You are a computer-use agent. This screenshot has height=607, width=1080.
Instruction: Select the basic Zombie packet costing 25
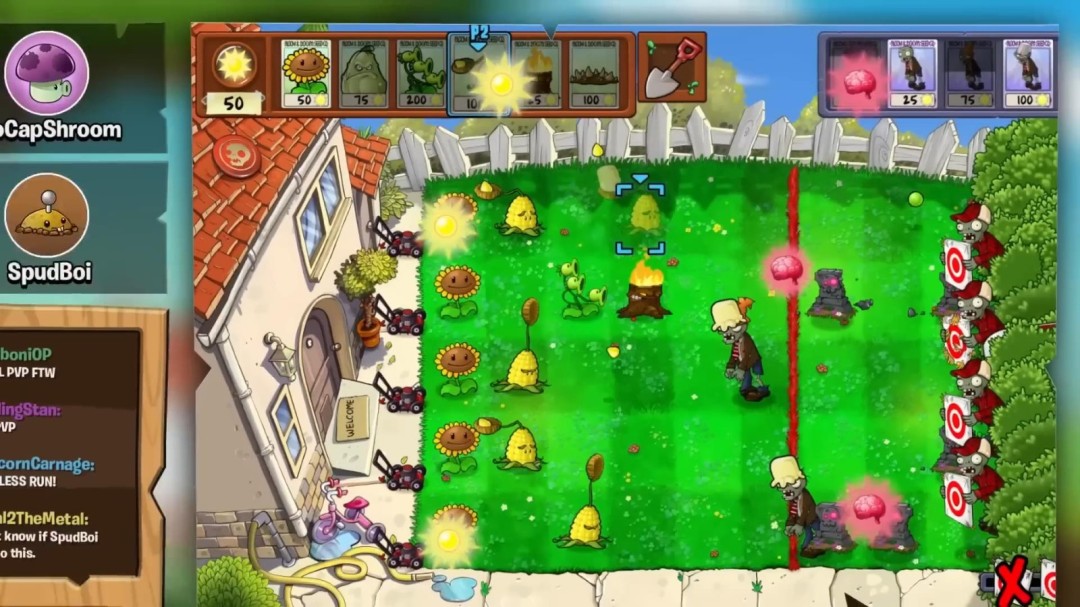(x=912, y=73)
